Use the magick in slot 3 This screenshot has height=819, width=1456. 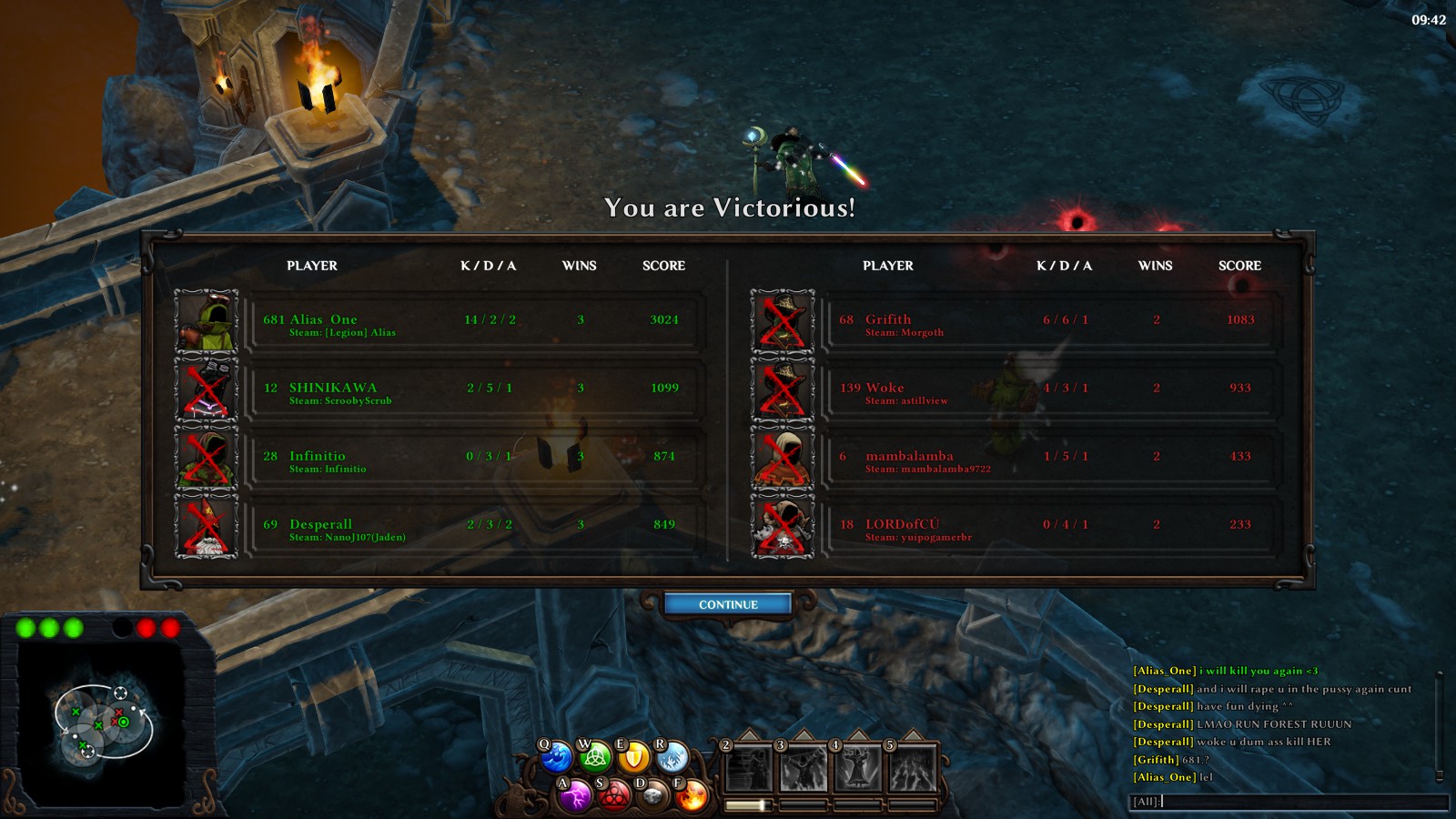tap(804, 769)
